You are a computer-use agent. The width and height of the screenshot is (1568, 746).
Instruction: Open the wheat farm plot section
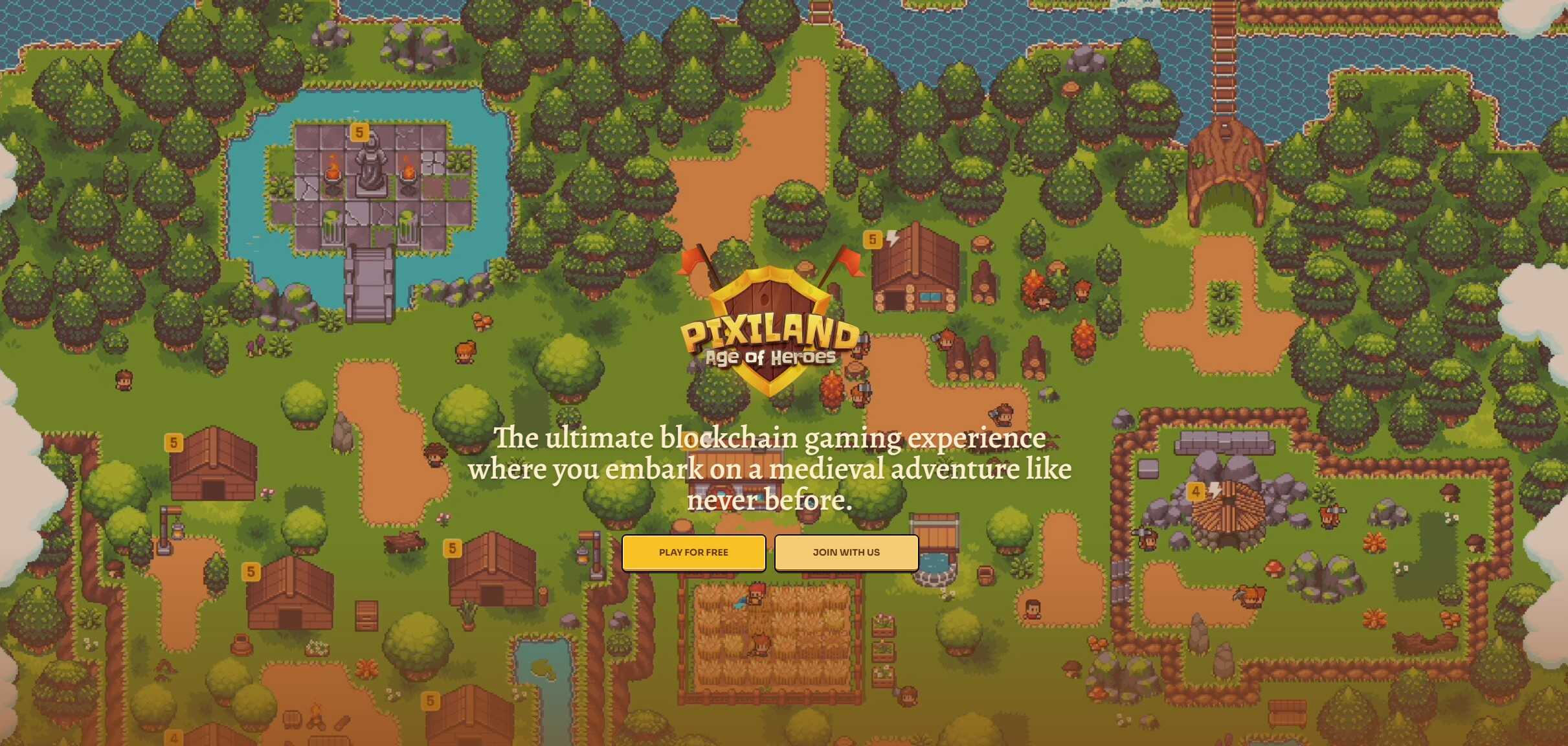click(x=770, y=641)
